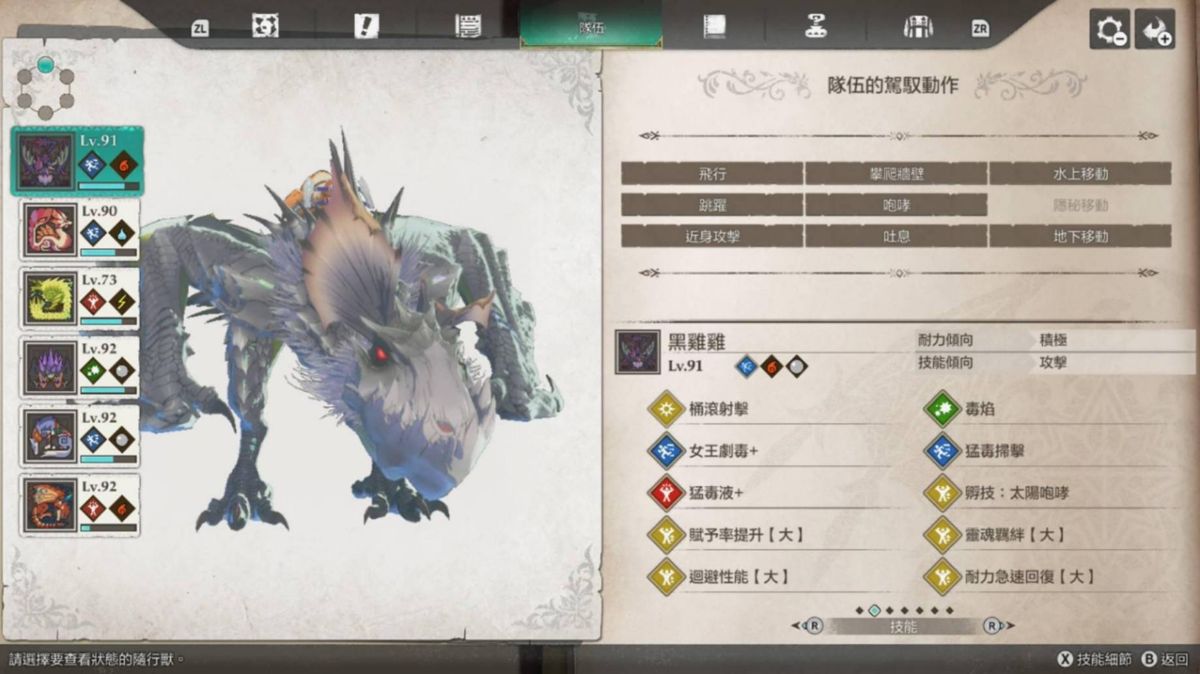Click the zoom-out gear icon button

tap(1109, 30)
